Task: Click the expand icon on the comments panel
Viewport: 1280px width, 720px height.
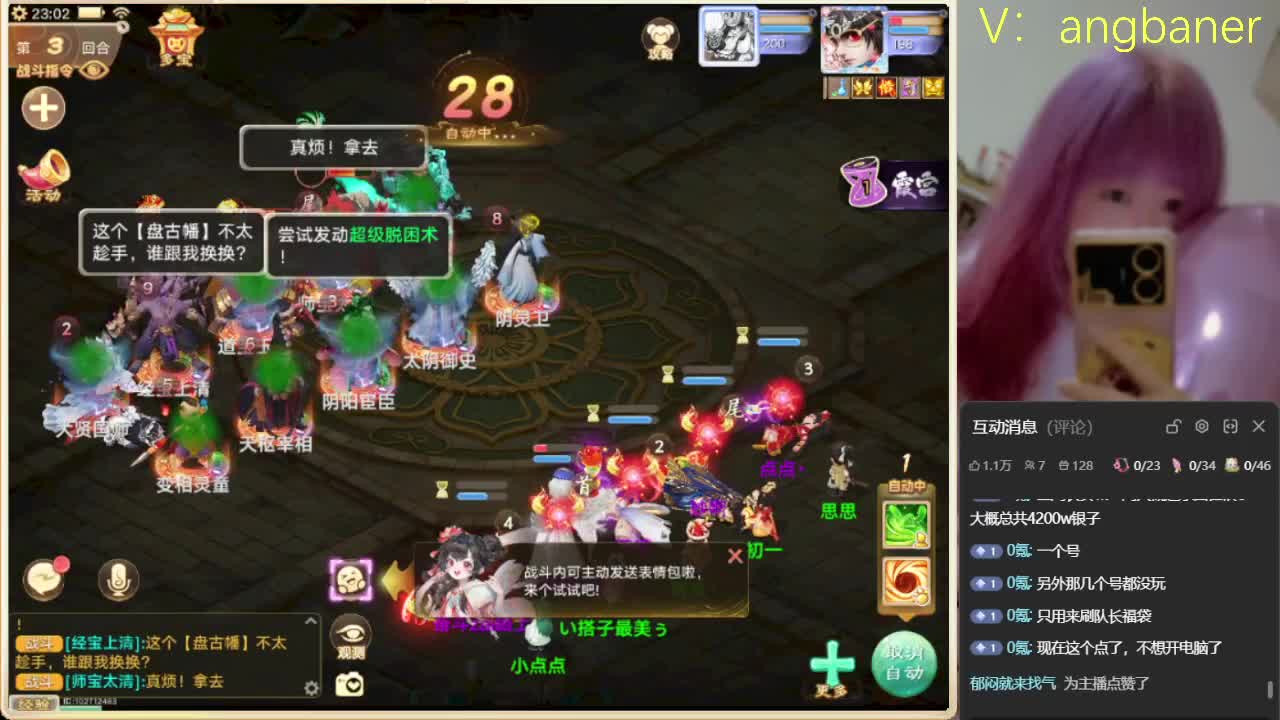Action: click(1230, 427)
